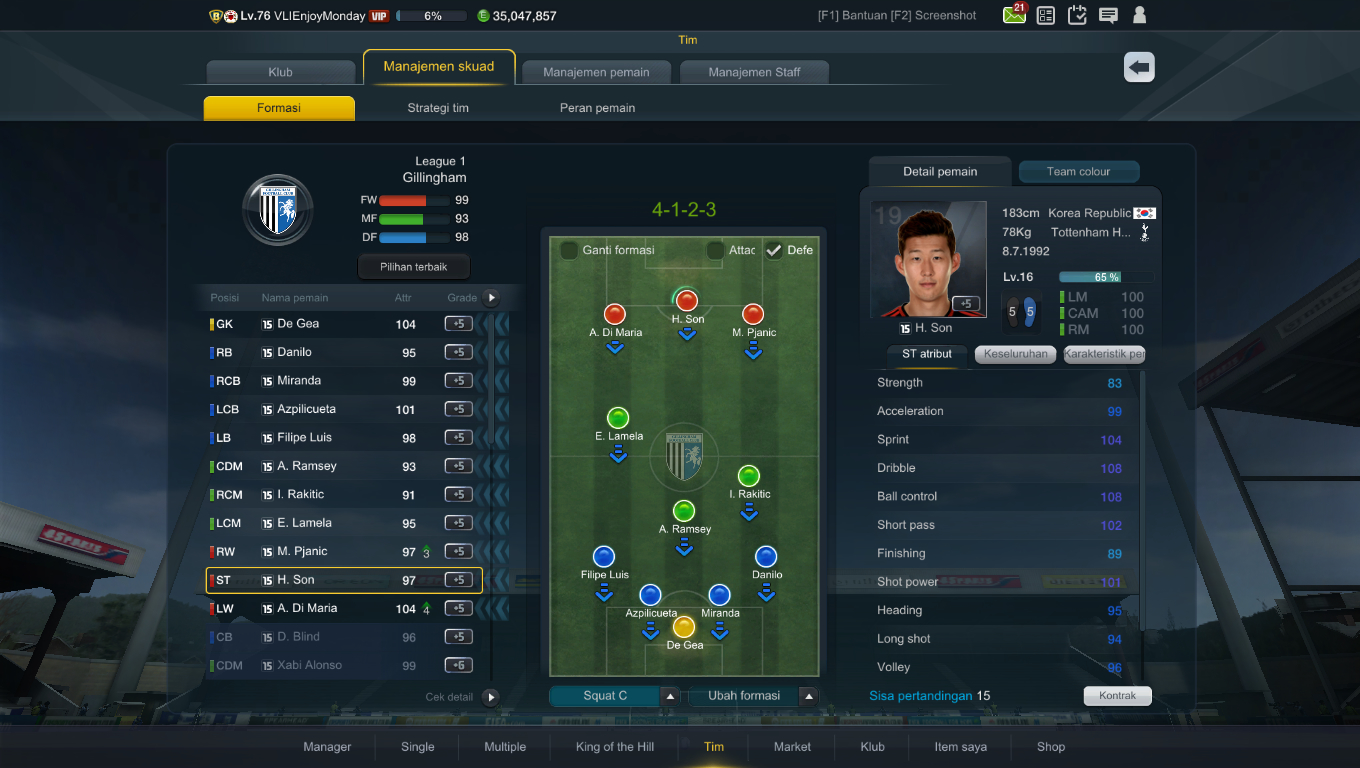Open the mailbox with 21 notifications
The image size is (1360, 768).
[x=1013, y=15]
